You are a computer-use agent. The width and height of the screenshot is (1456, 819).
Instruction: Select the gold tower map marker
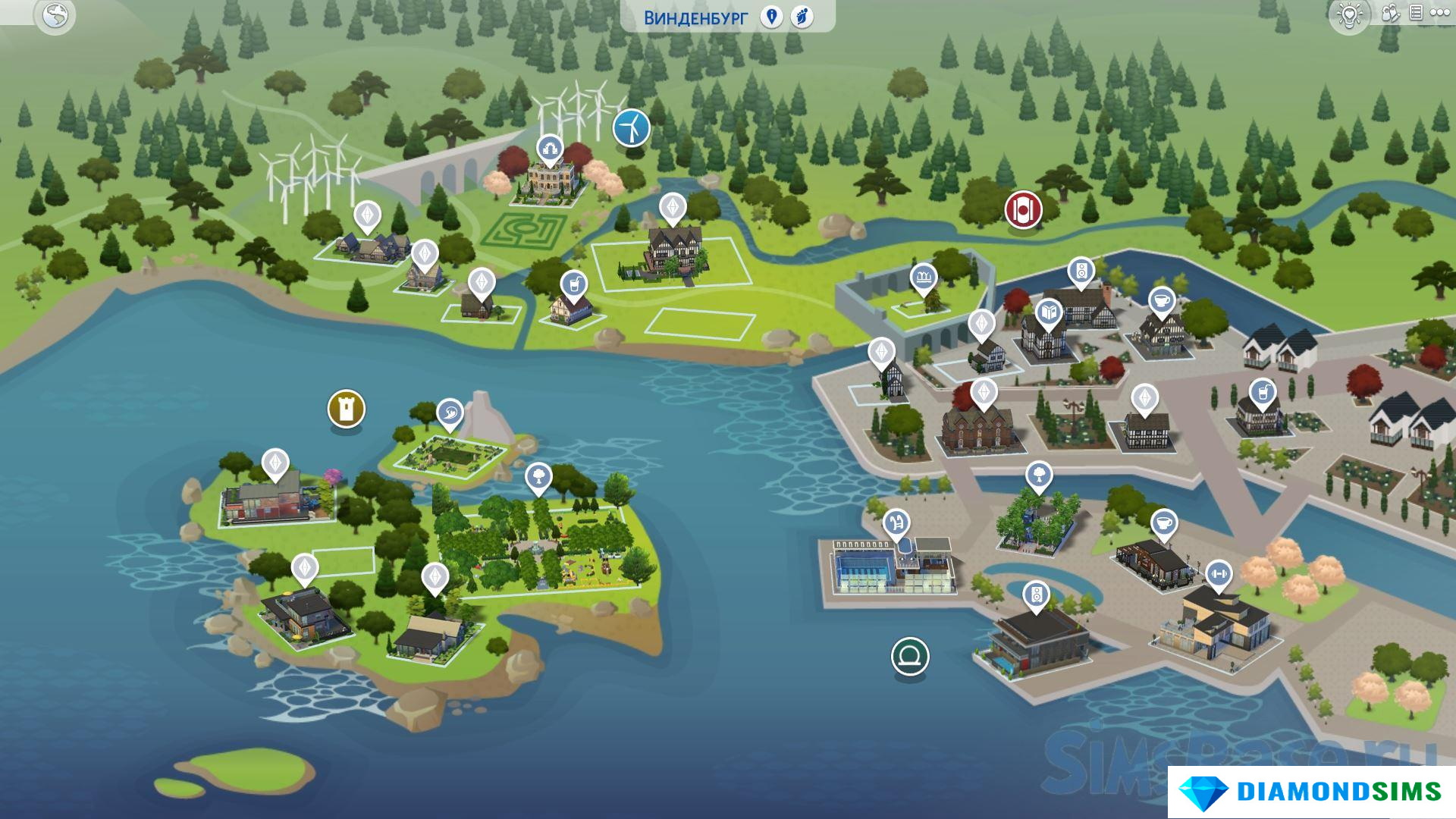(x=347, y=409)
